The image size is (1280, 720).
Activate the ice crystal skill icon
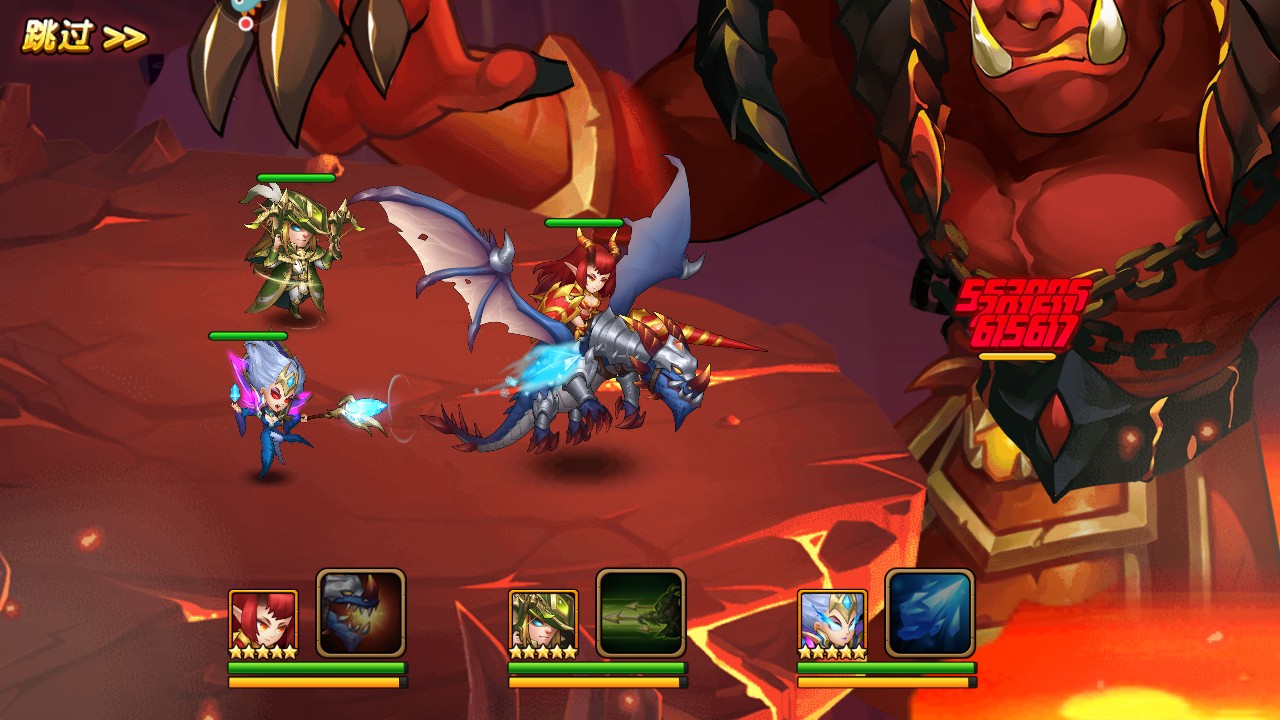(930, 612)
